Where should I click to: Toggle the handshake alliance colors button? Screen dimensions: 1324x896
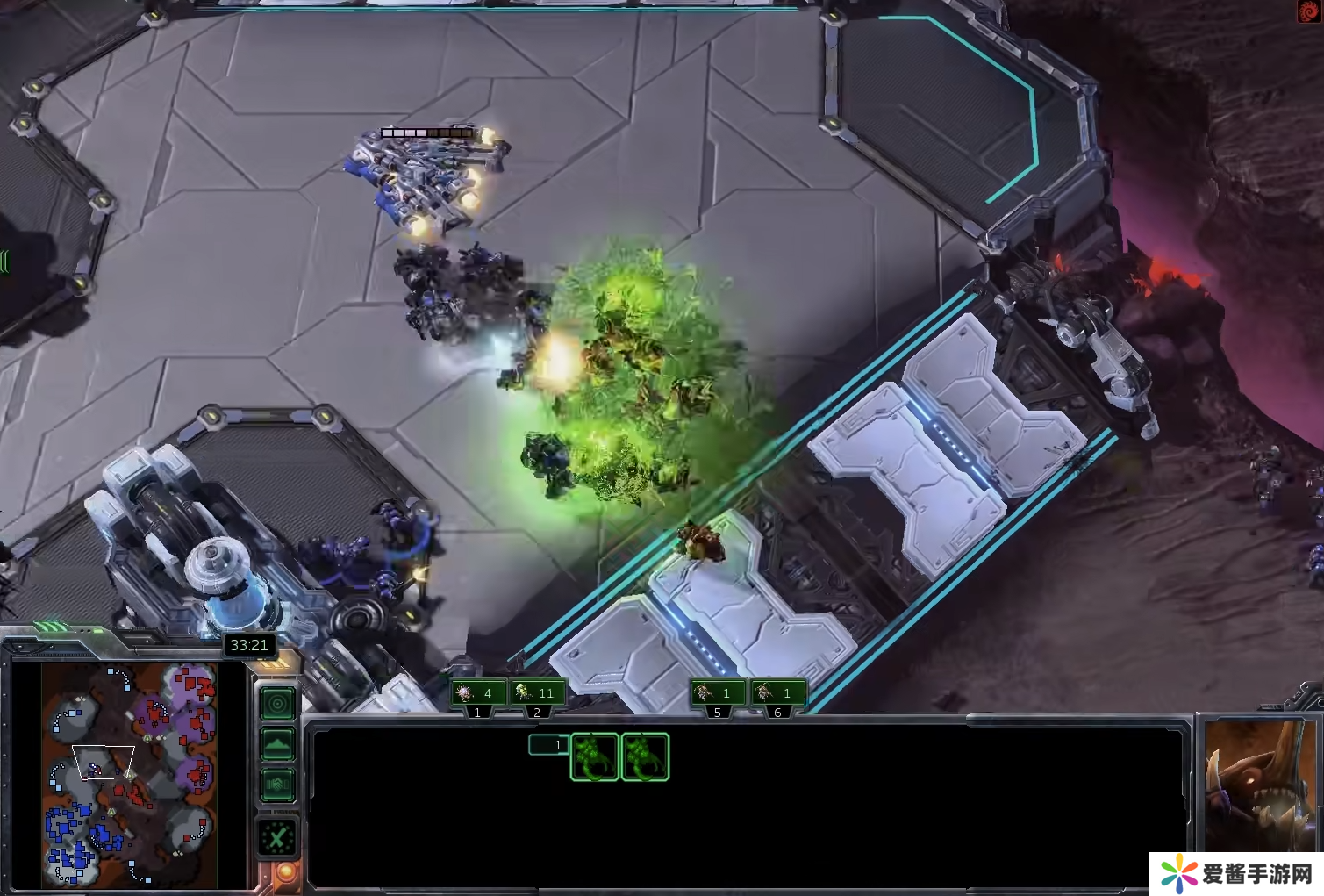click(278, 785)
